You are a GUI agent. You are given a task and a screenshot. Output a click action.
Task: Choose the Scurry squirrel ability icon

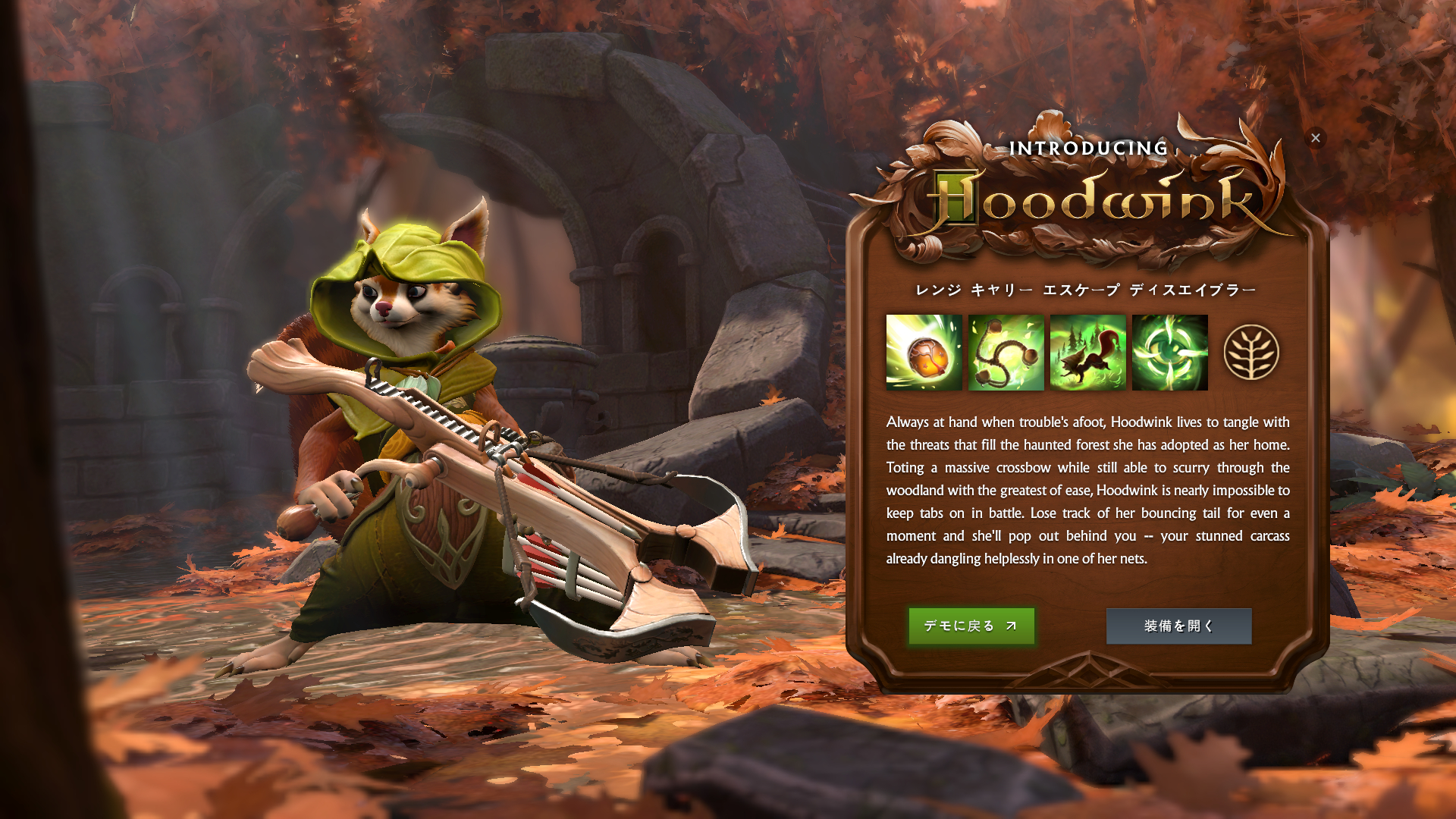click(1087, 353)
